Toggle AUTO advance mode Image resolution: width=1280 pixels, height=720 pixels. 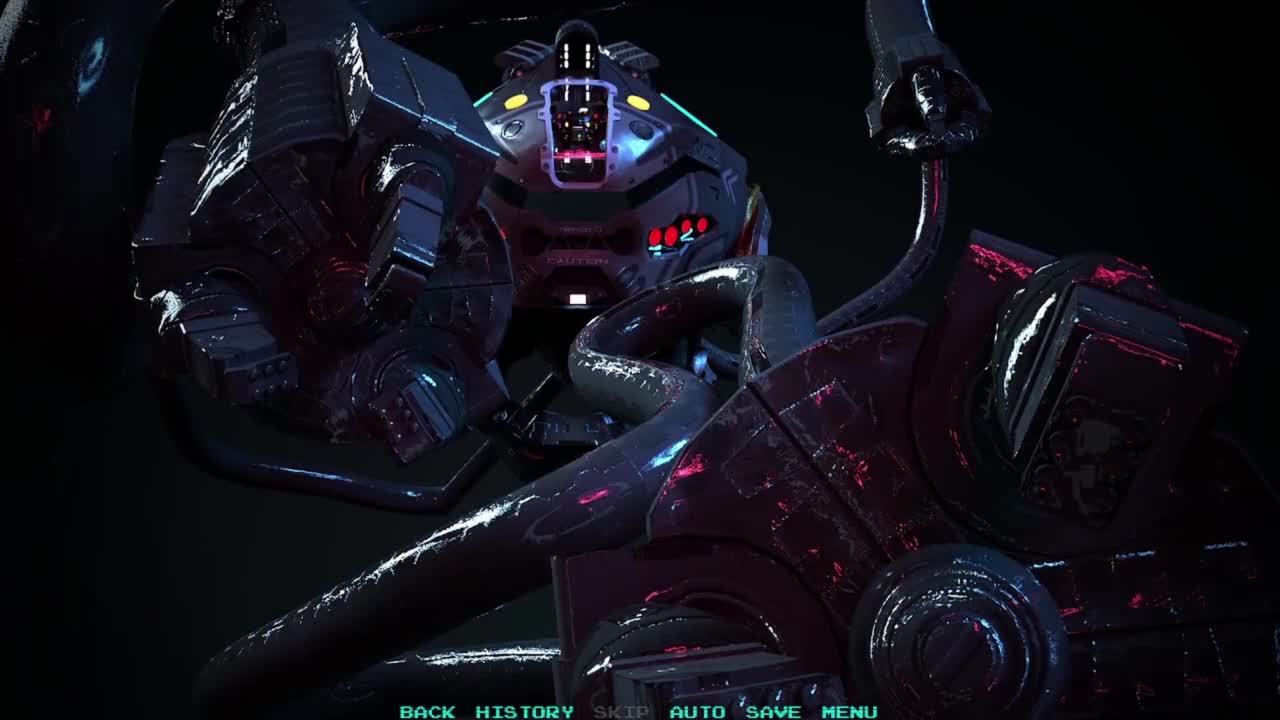coord(697,712)
